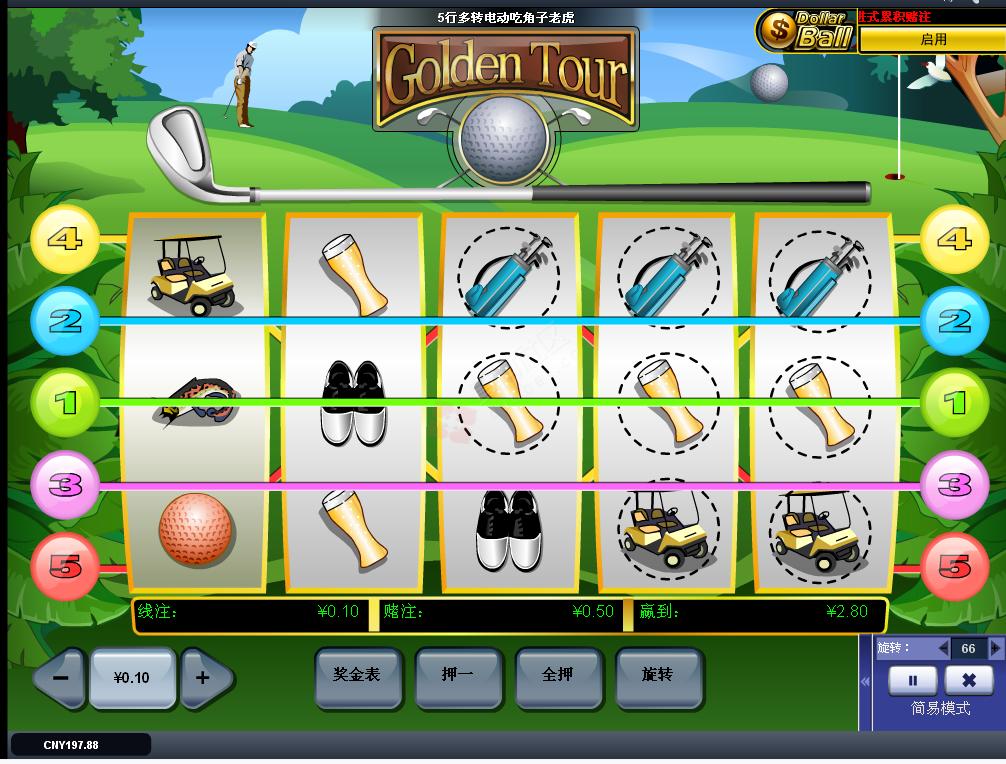Select the 全押 bet max button

tap(557, 676)
